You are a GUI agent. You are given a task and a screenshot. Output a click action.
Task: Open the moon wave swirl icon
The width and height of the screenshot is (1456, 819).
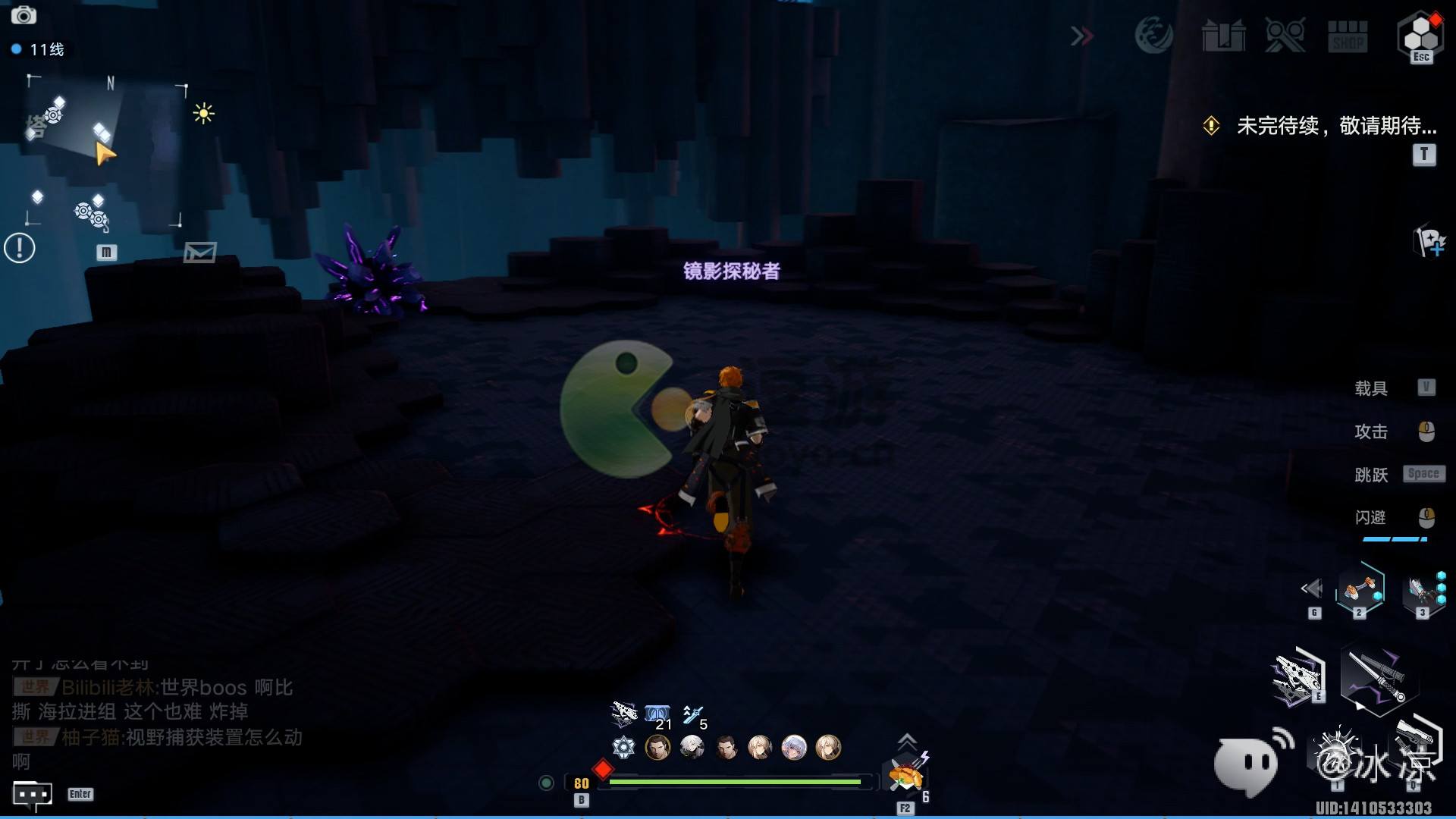coord(1153,35)
